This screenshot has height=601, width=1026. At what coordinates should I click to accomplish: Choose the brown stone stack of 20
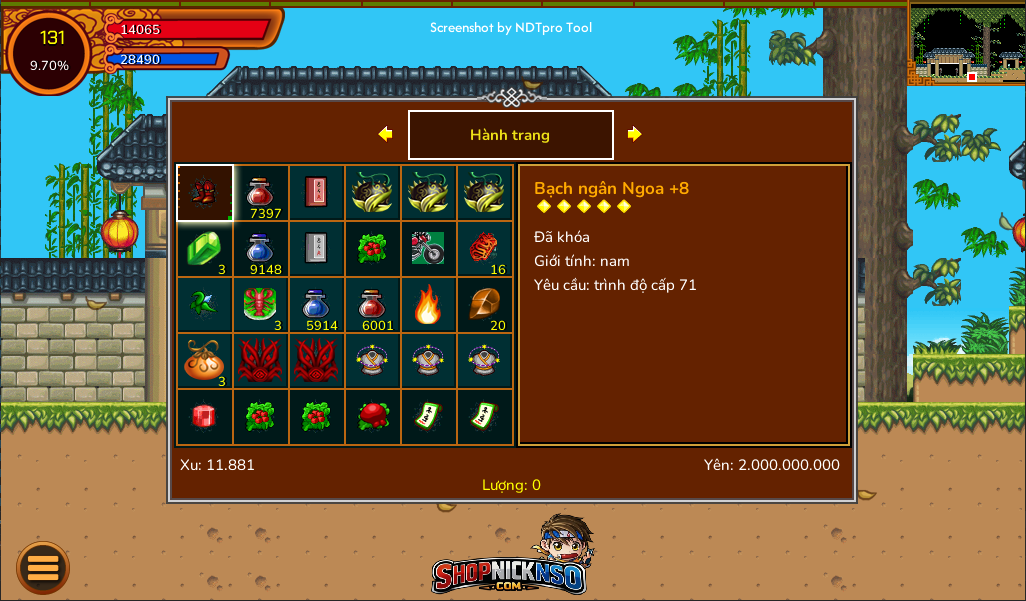point(485,305)
